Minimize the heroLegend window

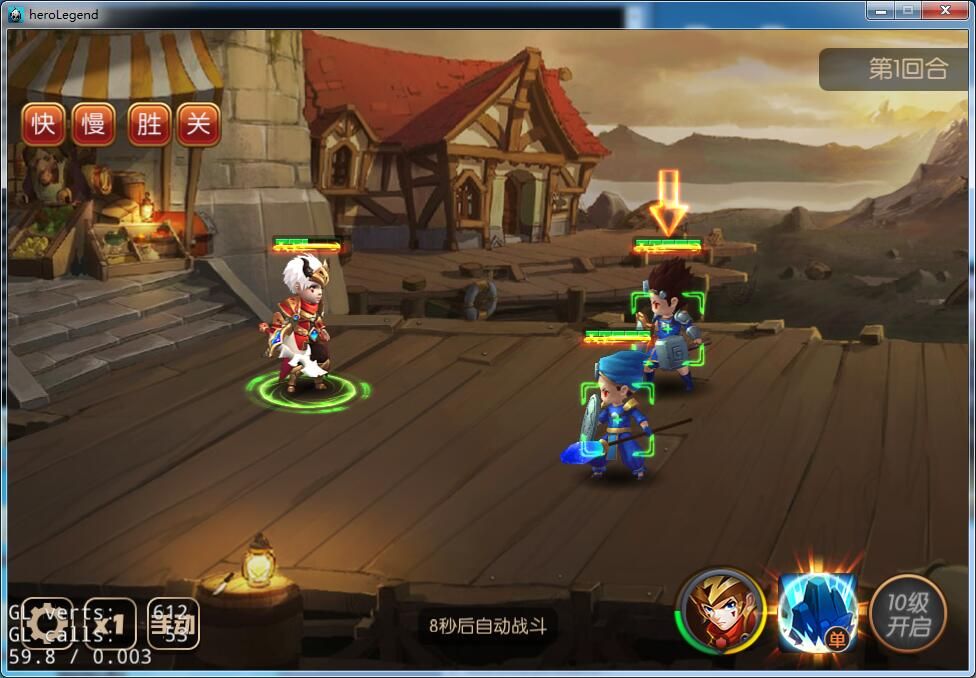coord(880,10)
